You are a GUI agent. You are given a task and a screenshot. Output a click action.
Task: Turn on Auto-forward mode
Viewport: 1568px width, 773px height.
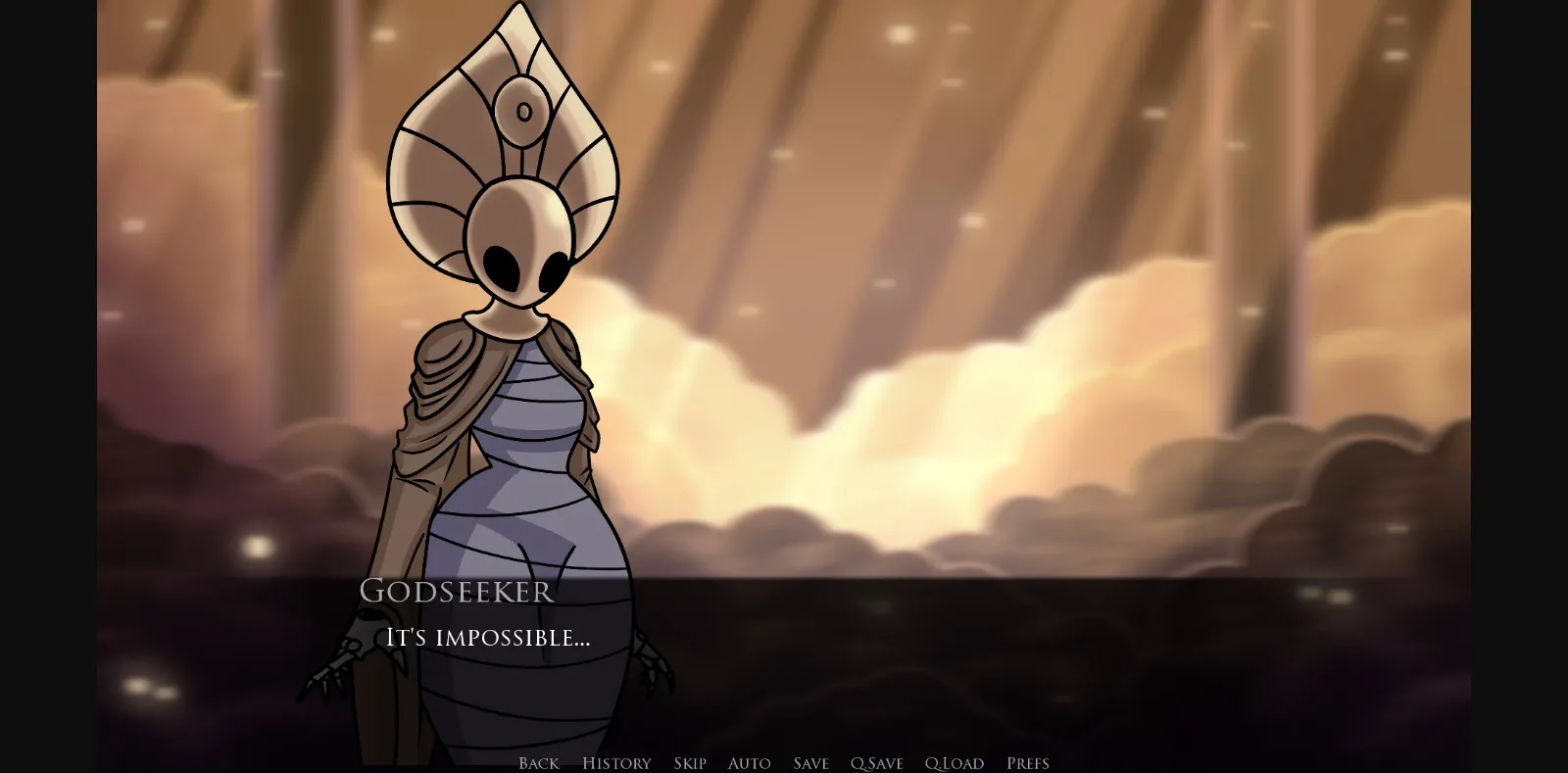click(749, 763)
